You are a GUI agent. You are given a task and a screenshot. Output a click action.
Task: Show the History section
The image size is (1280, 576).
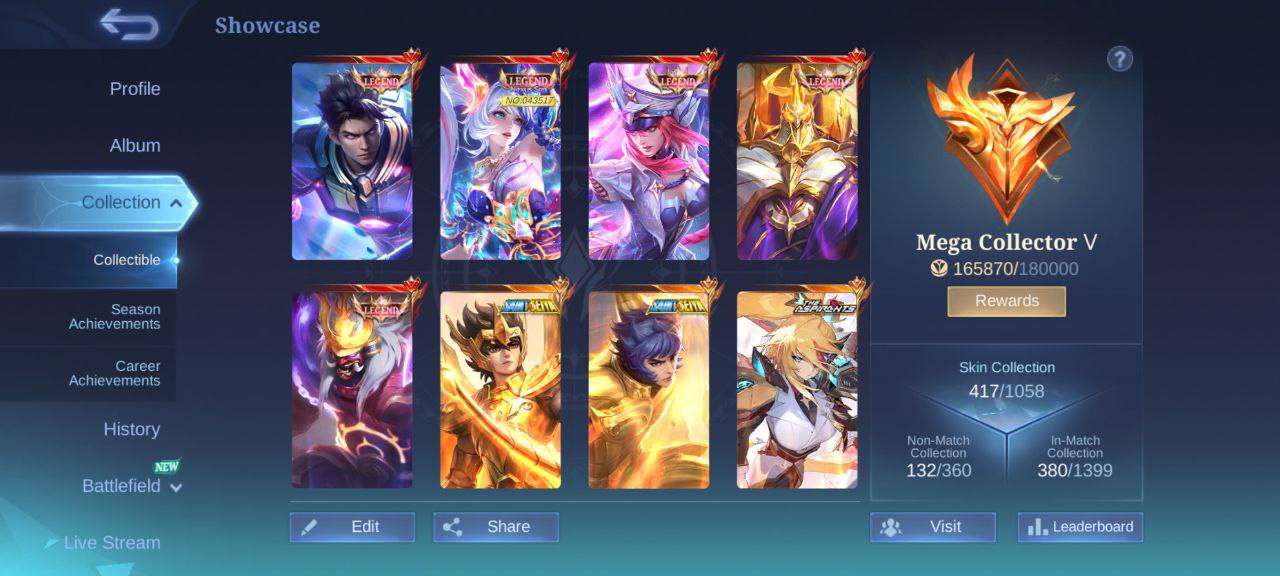pos(131,430)
